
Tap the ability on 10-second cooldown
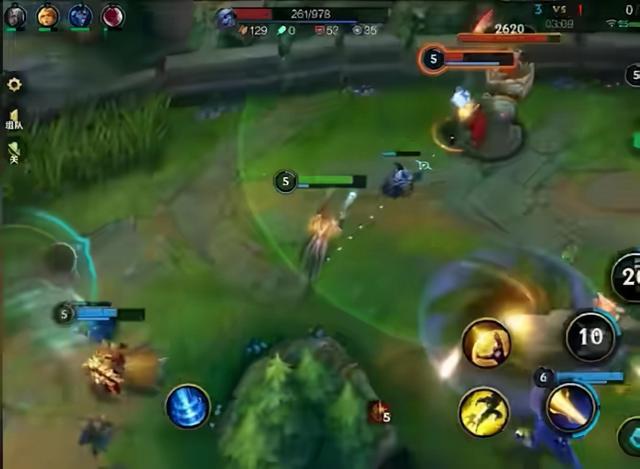click(x=590, y=336)
